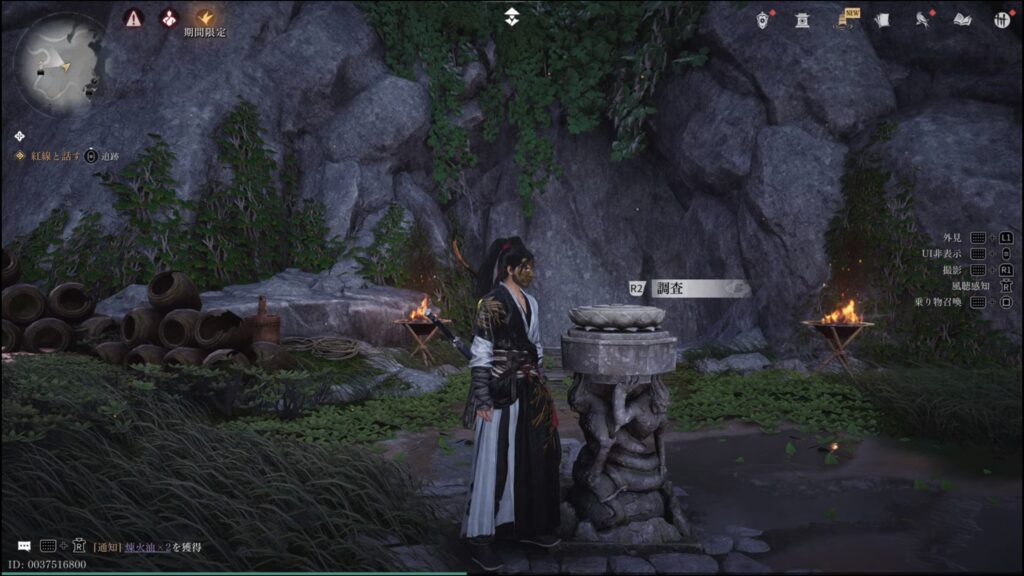Image resolution: width=1024 pixels, height=576 pixels.
Task: Select the 紅線と話す quest tracker
Action: point(57,156)
